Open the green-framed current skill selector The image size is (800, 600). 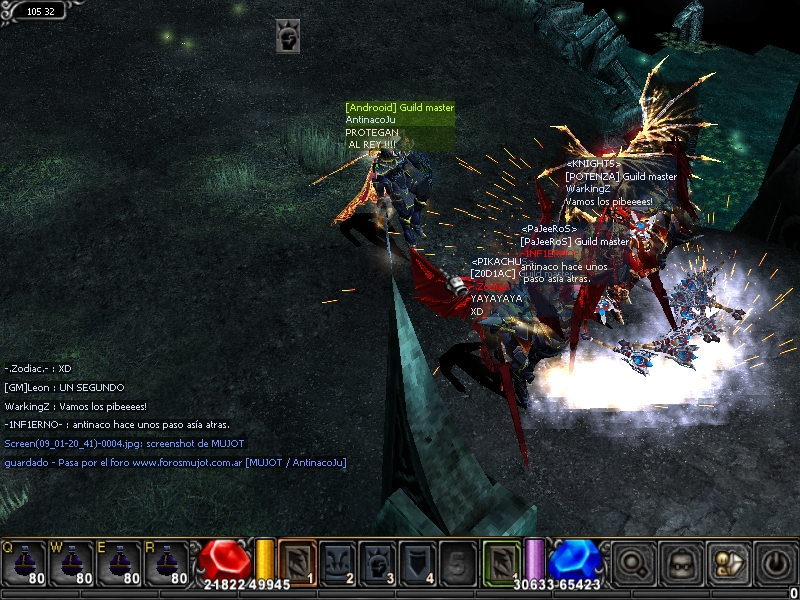click(x=501, y=562)
